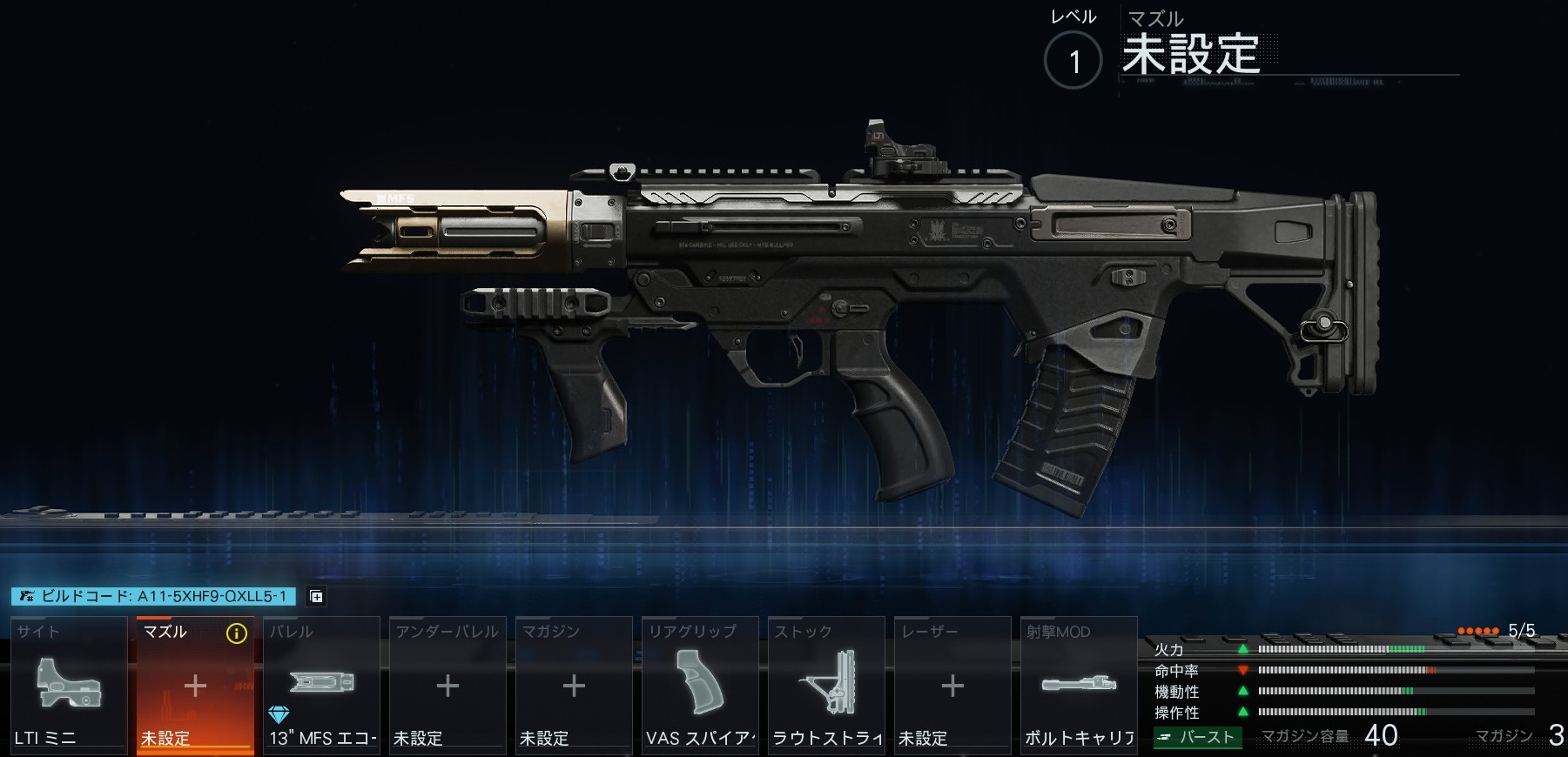This screenshot has height=757, width=1568.
Task: Click the ビルドコード build code label
Action: (154, 596)
